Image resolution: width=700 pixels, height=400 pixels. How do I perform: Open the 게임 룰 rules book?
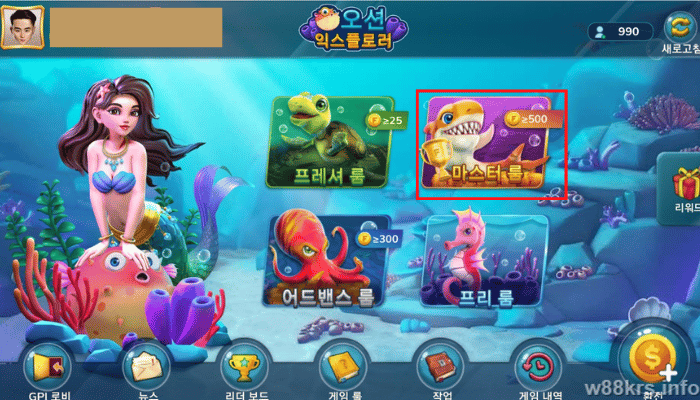pos(340,369)
